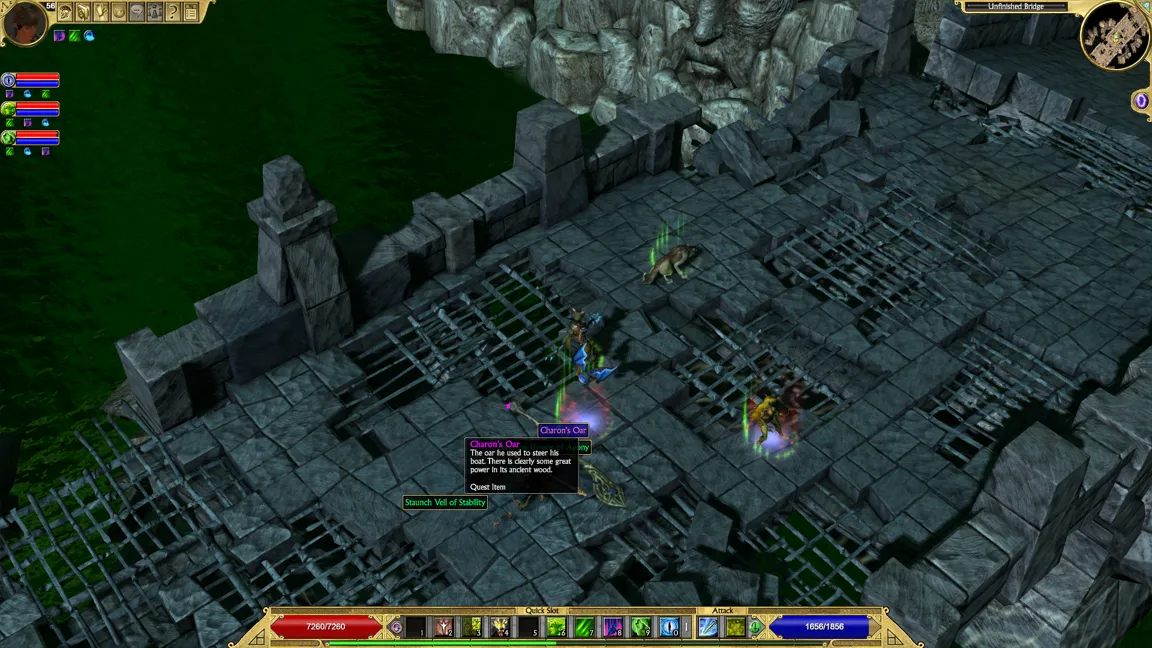Viewport: 1152px width, 648px height.
Task: Activate the green slash skill in slot 7
Action: [x=584, y=627]
